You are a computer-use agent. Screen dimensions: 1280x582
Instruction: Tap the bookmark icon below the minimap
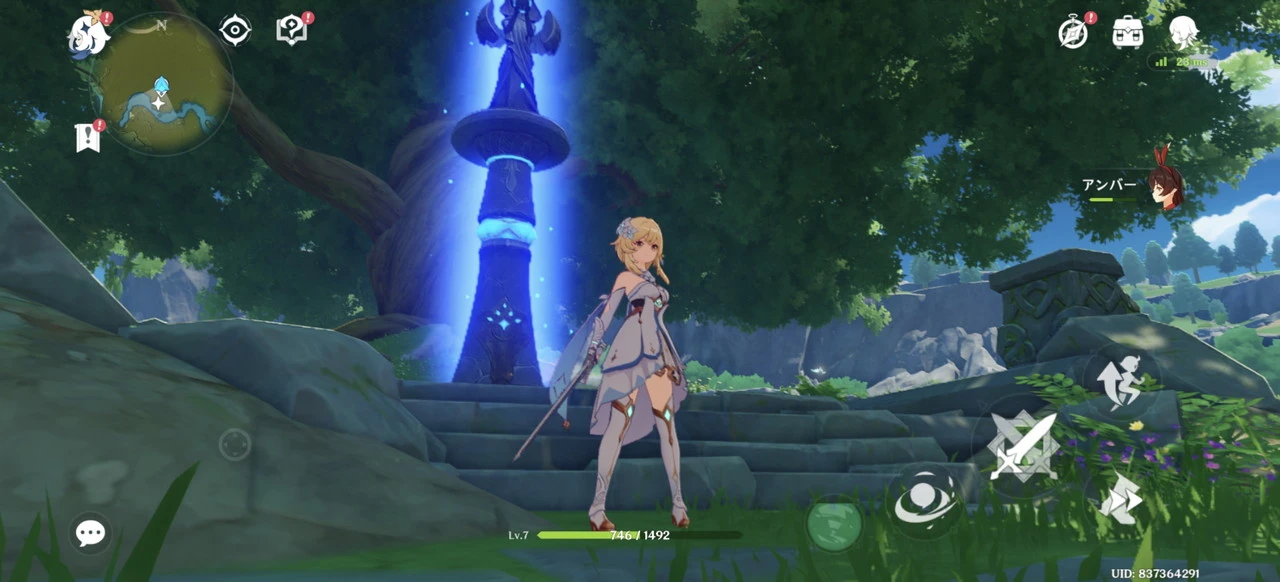click(x=87, y=138)
